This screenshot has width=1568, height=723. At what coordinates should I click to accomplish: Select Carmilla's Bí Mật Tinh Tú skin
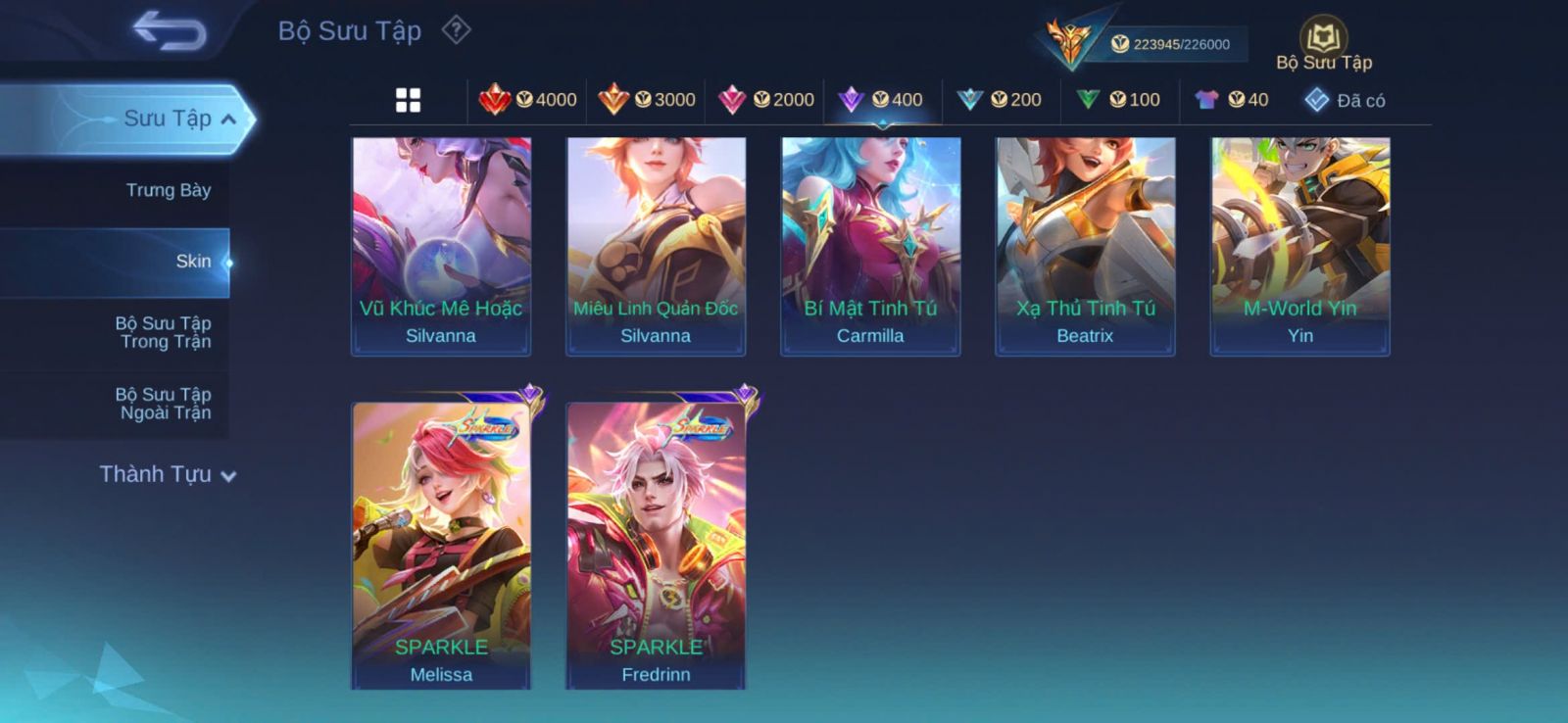coord(870,246)
